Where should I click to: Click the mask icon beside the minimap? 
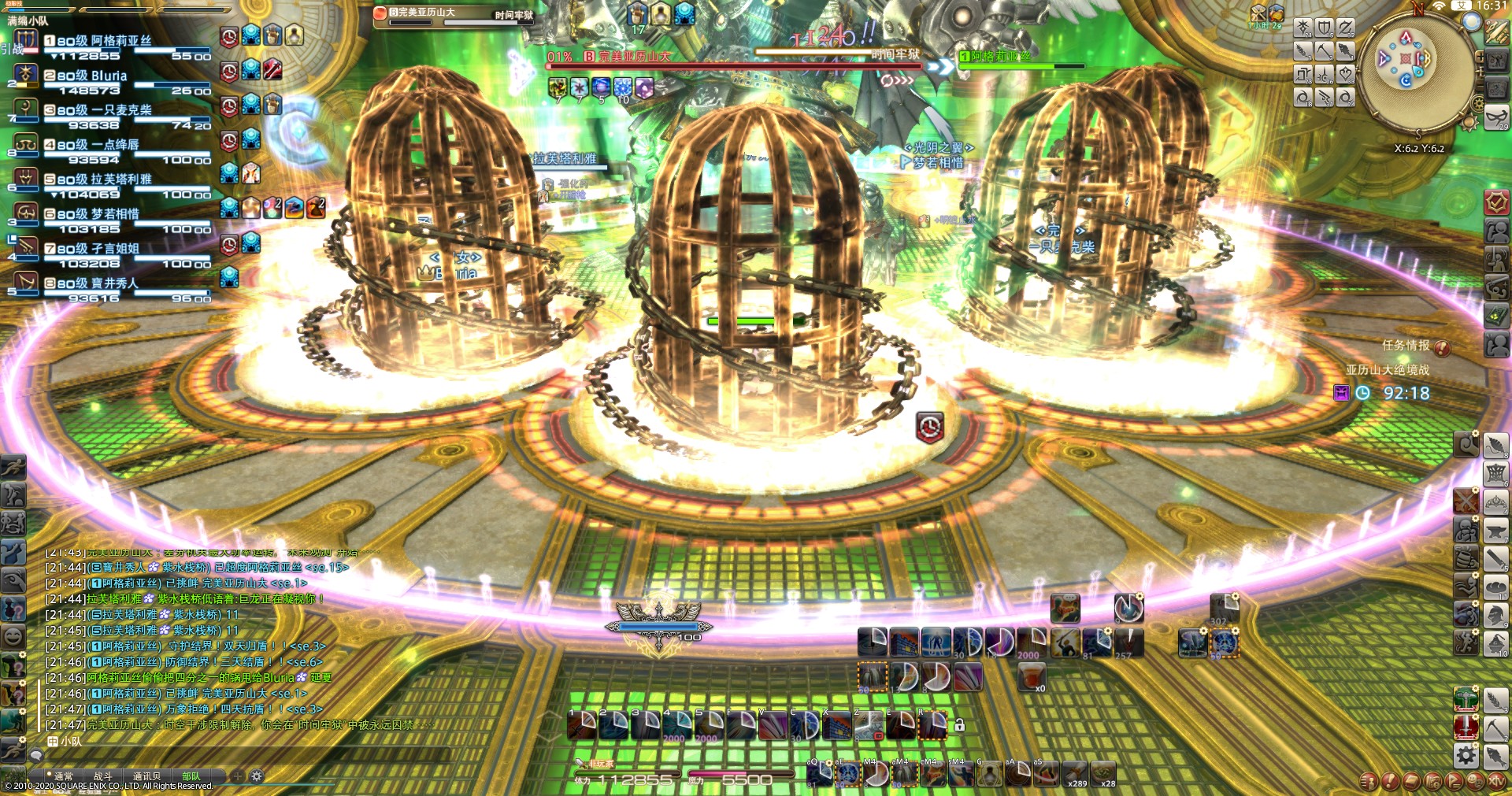tap(1496, 118)
